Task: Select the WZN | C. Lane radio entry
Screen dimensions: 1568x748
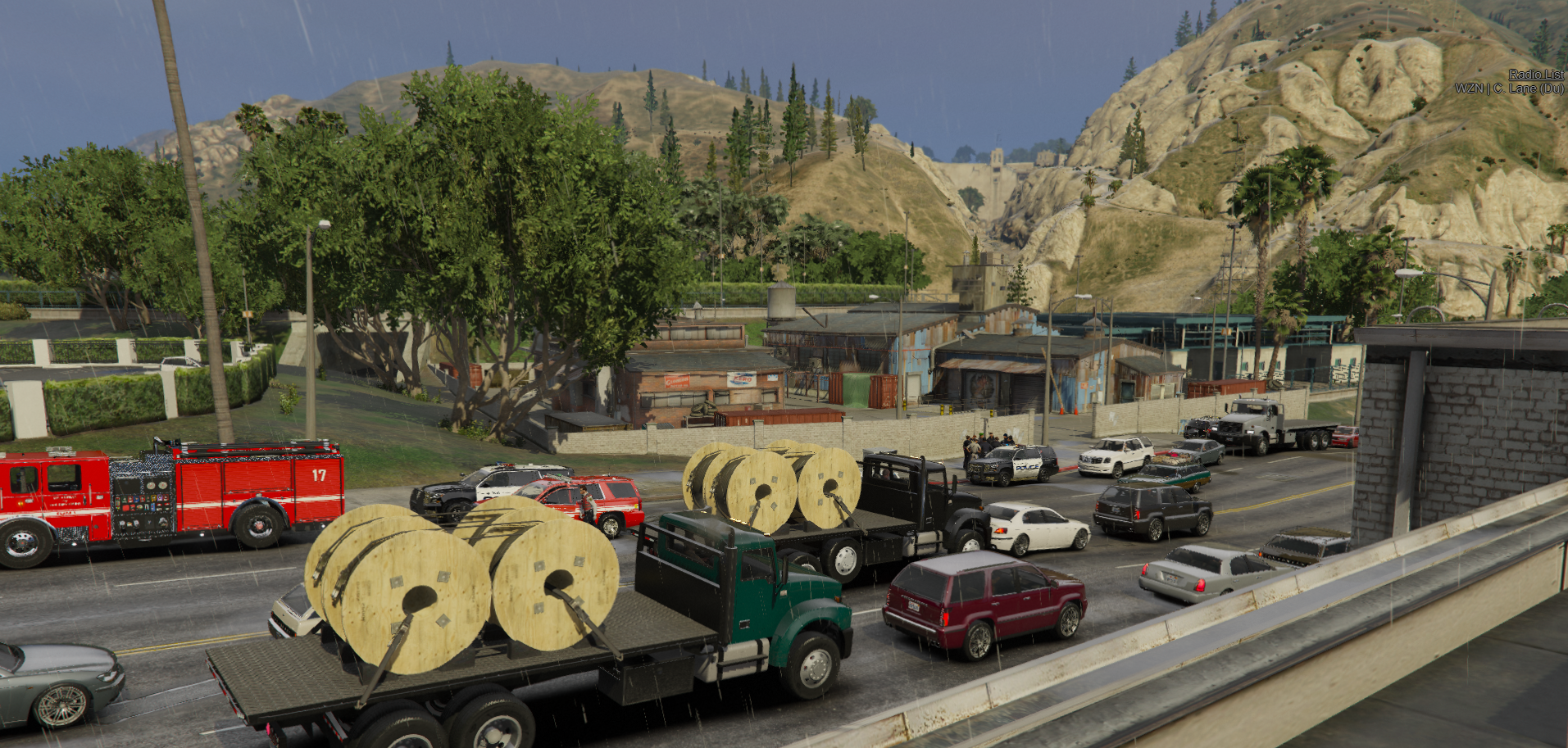Action: [x=1508, y=88]
